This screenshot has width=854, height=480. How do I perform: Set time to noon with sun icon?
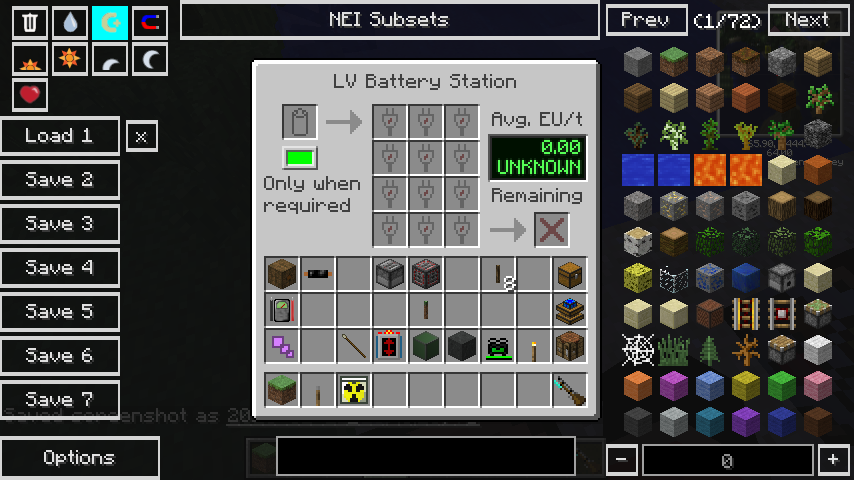[69, 59]
